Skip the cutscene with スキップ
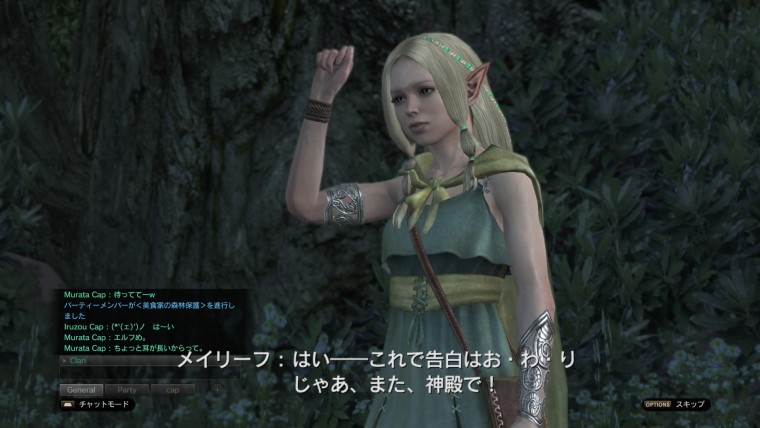 676,405
